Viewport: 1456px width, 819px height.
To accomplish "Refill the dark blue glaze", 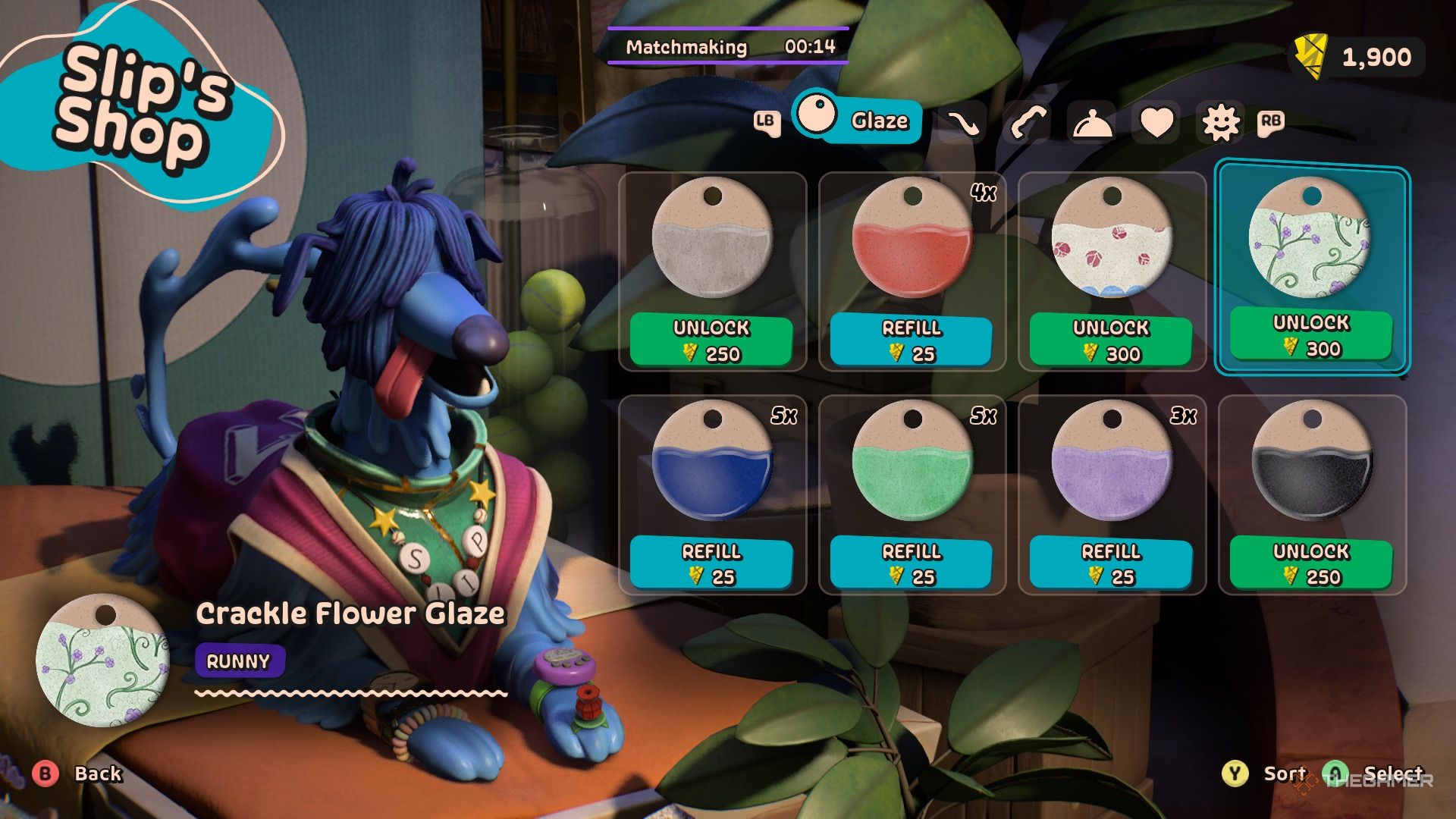I will point(711,563).
